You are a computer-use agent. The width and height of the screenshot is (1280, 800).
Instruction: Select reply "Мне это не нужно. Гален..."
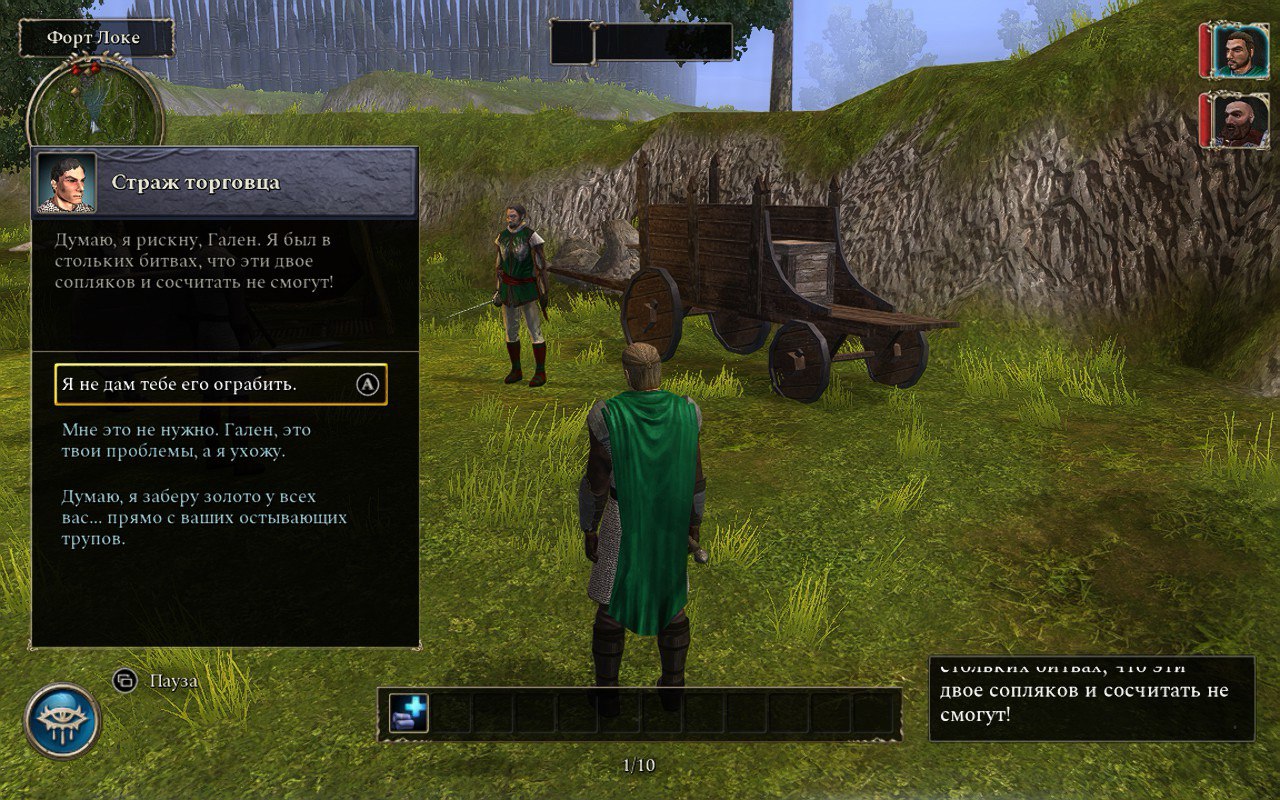(x=186, y=441)
